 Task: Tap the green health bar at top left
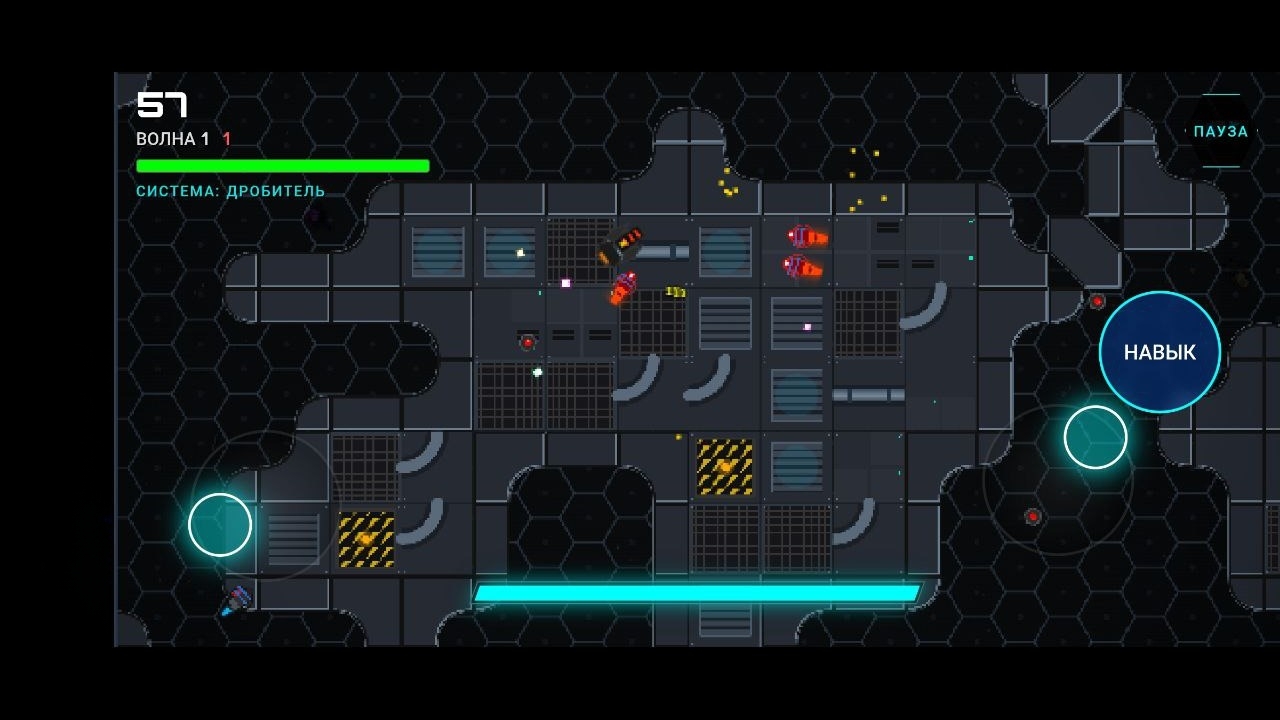point(282,165)
